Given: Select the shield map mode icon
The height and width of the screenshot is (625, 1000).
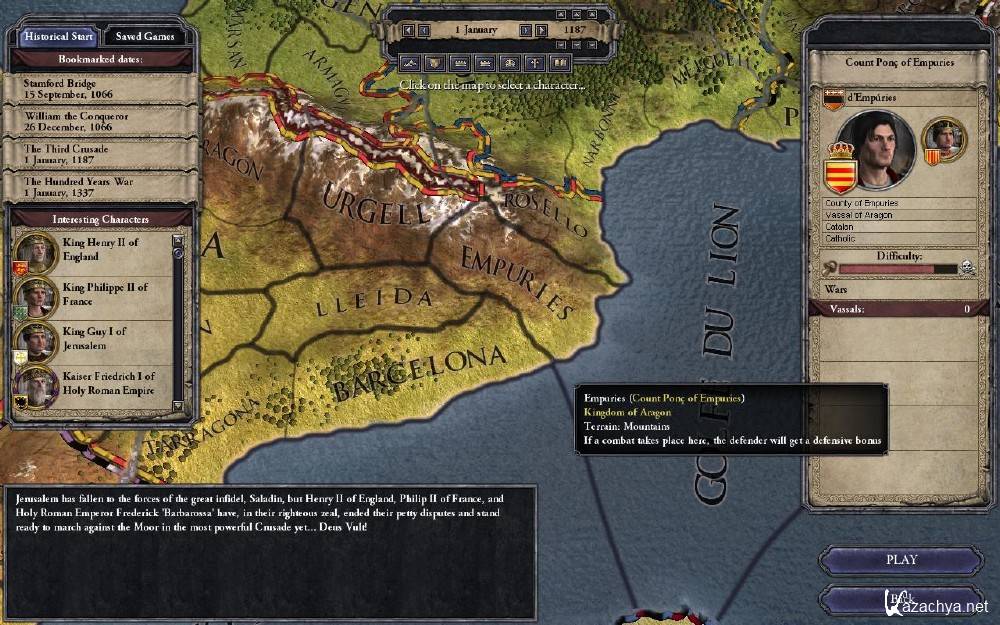Looking at the screenshot, I should point(434,63).
